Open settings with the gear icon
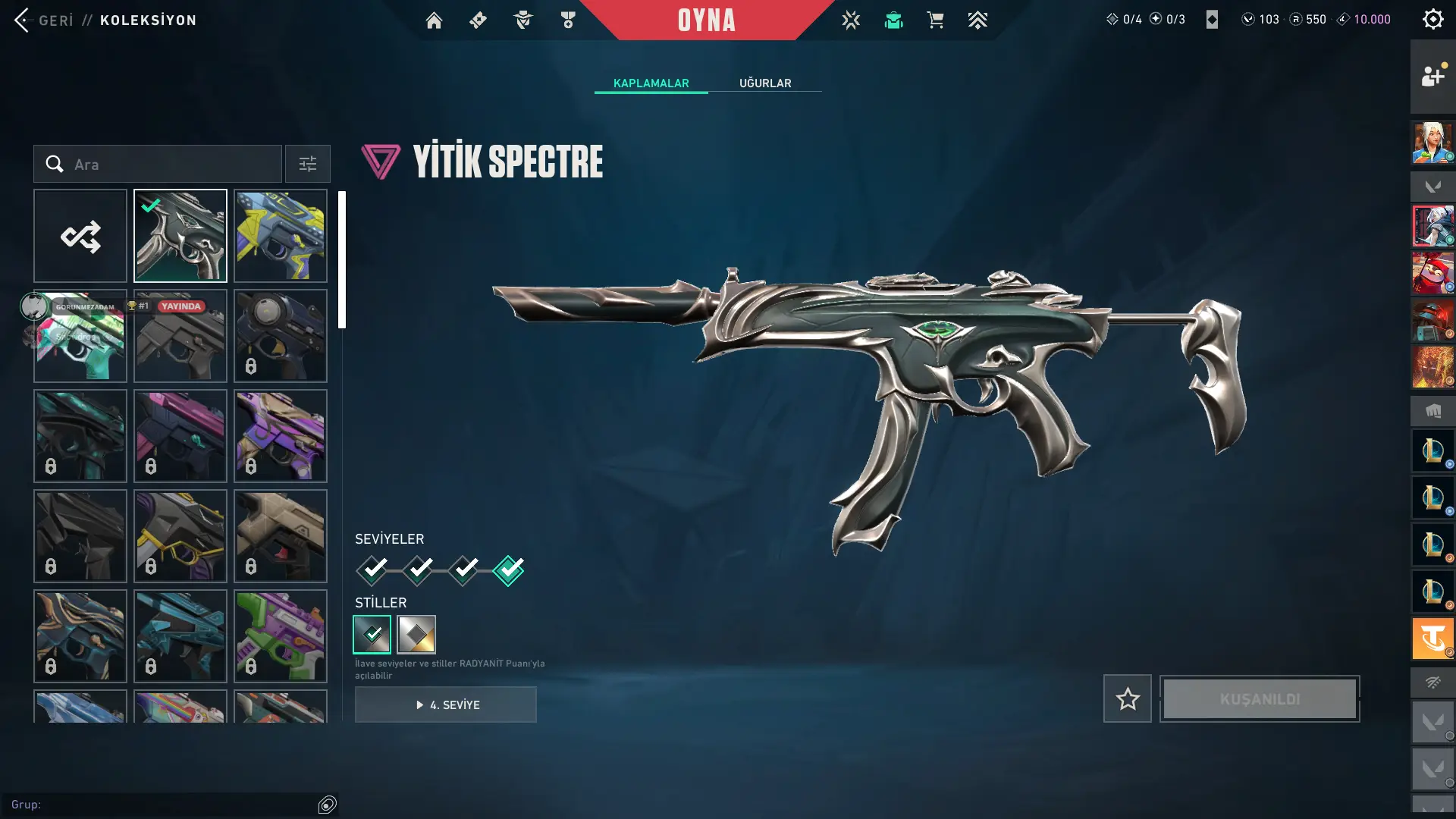1456x819 pixels. (1432, 20)
